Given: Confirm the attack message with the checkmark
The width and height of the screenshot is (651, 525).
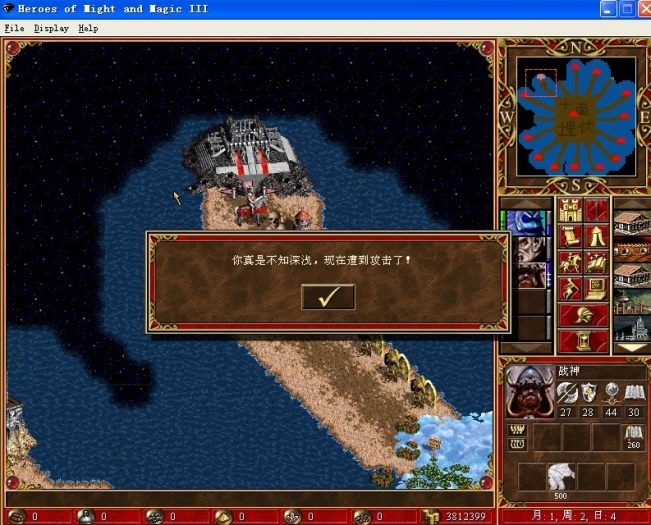Looking at the screenshot, I should pos(328,296).
